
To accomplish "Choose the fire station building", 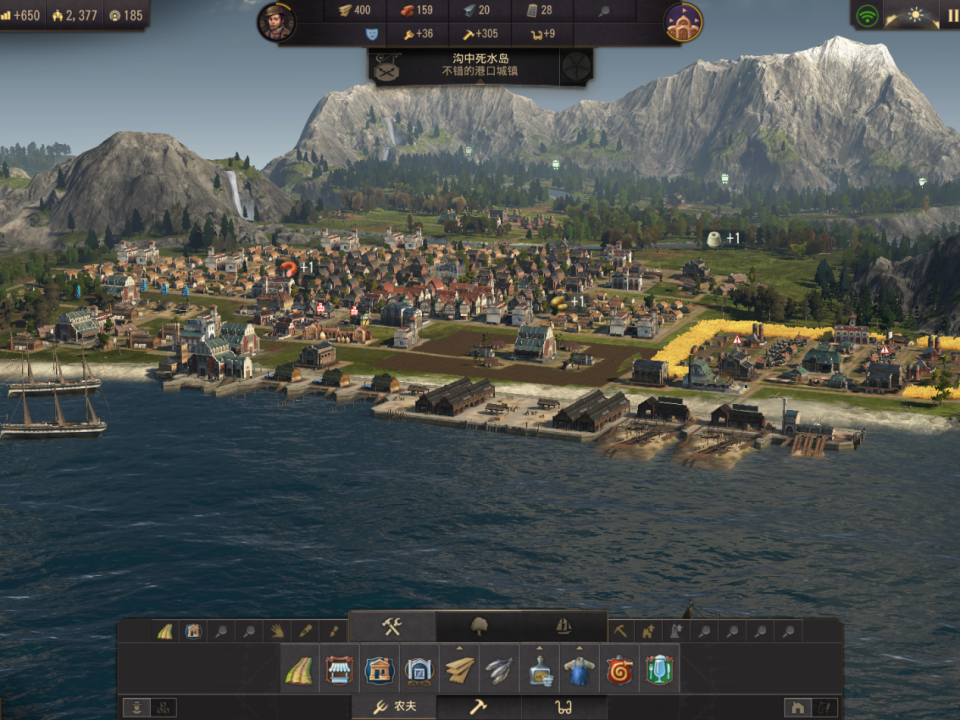I will click(x=620, y=669).
